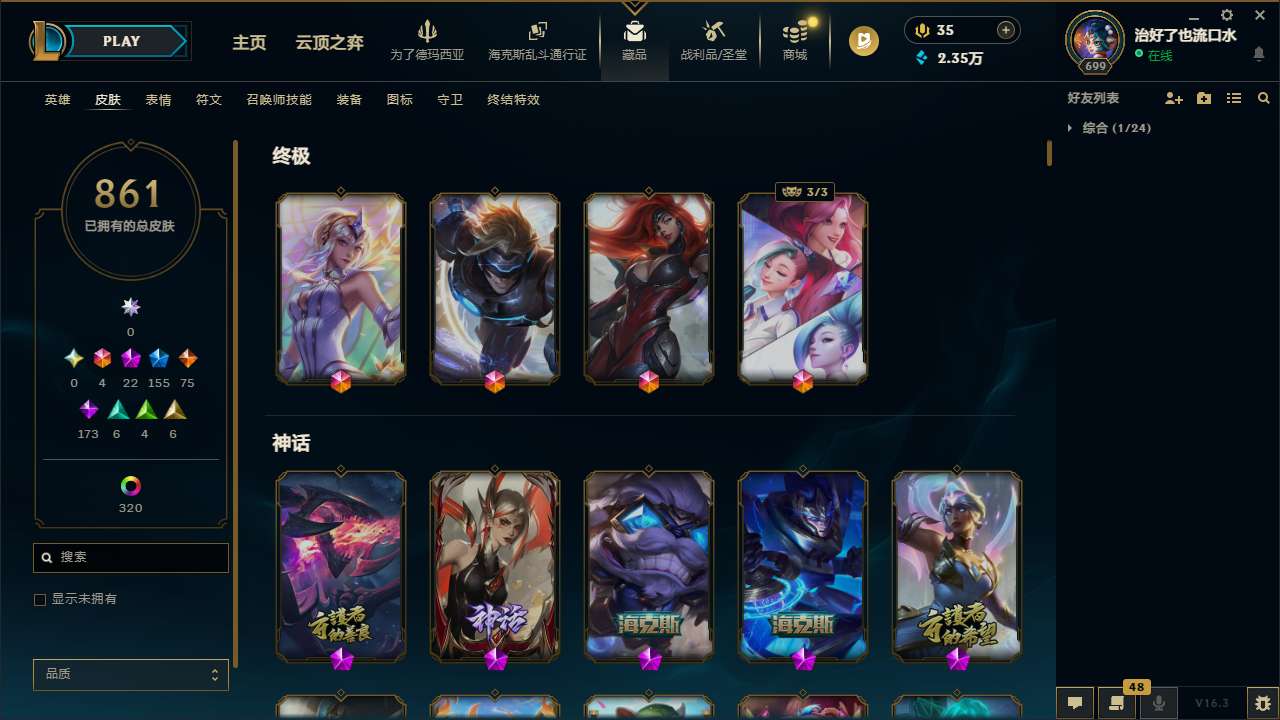Open the 品质 quality dropdown
1280x720 pixels.
(x=130, y=674)
